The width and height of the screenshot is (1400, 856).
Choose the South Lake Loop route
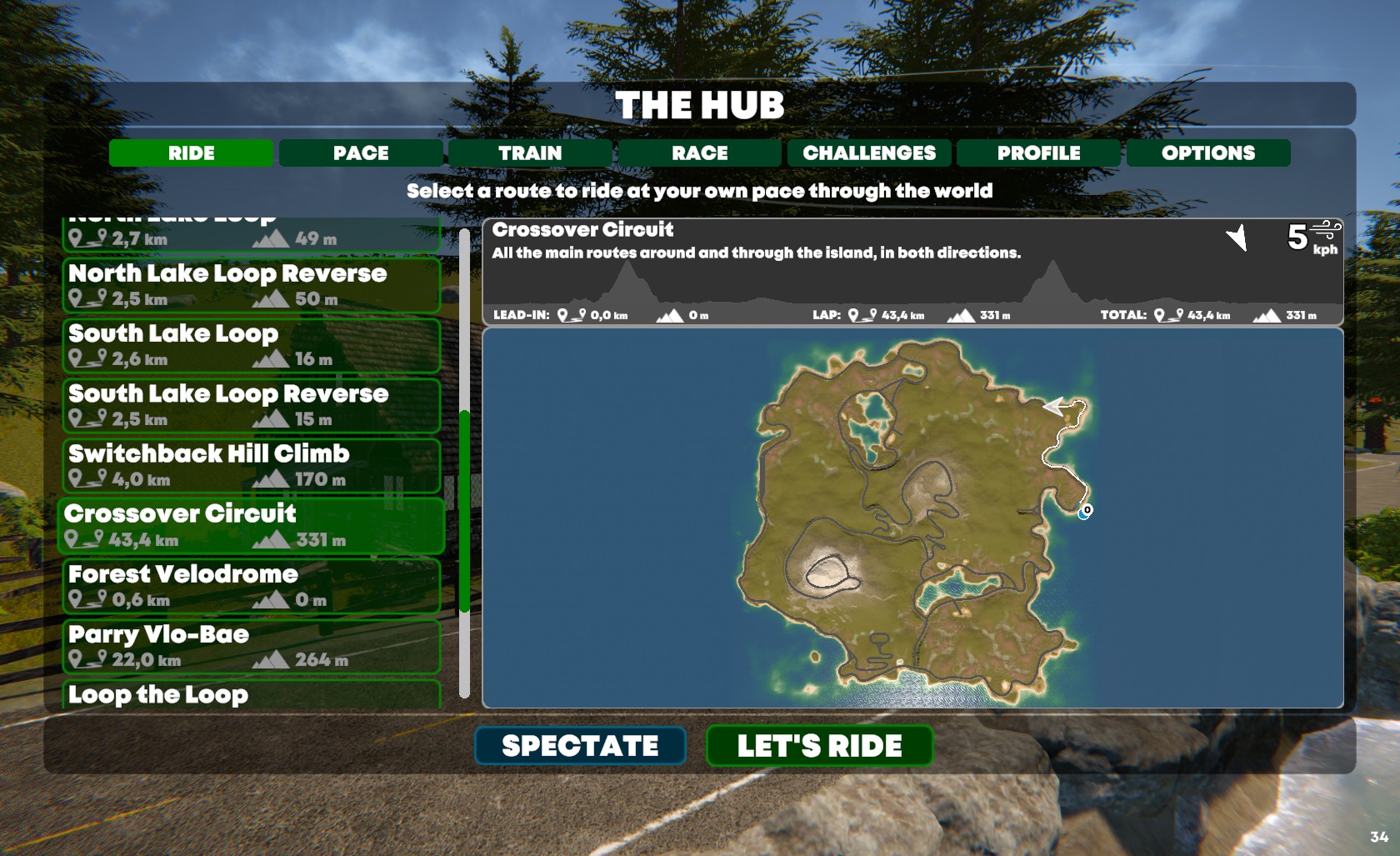click(251, 345)
